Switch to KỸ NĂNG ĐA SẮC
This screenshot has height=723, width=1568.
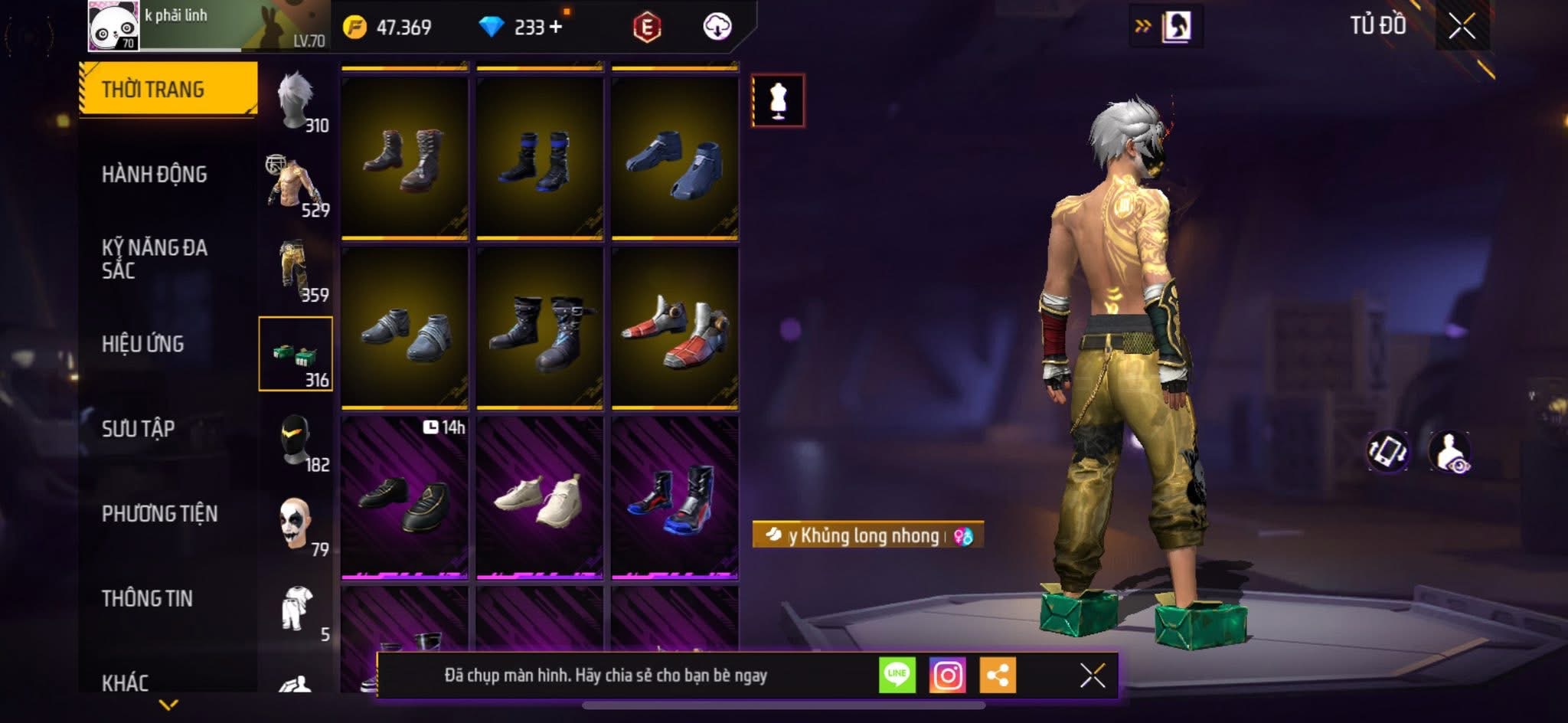154,259
